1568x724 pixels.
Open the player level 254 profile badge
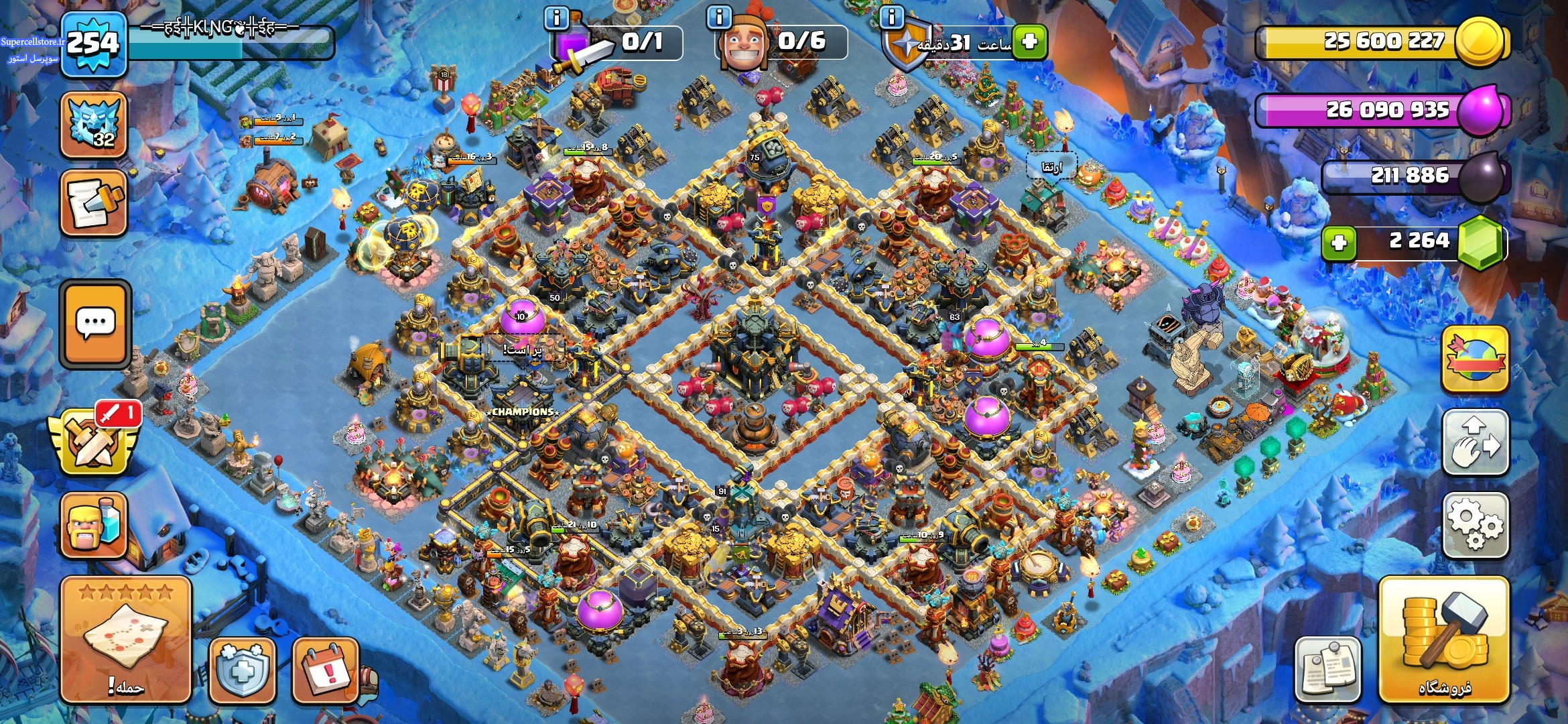click(x=93, y=44)
